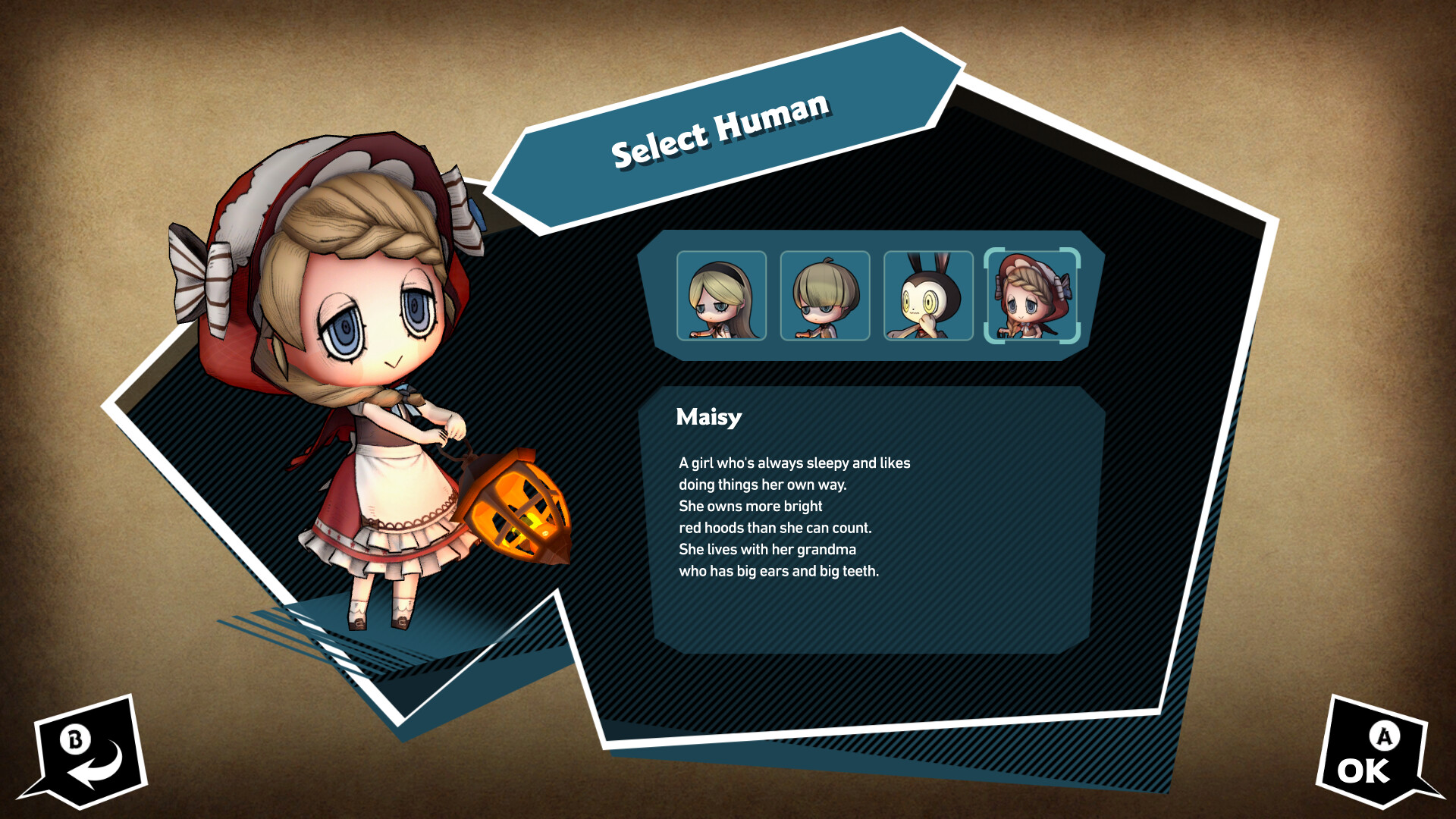Keep Maisy selected by clicking her highlighted frame
This screenshot has width=1456, height=819.
1031,297
